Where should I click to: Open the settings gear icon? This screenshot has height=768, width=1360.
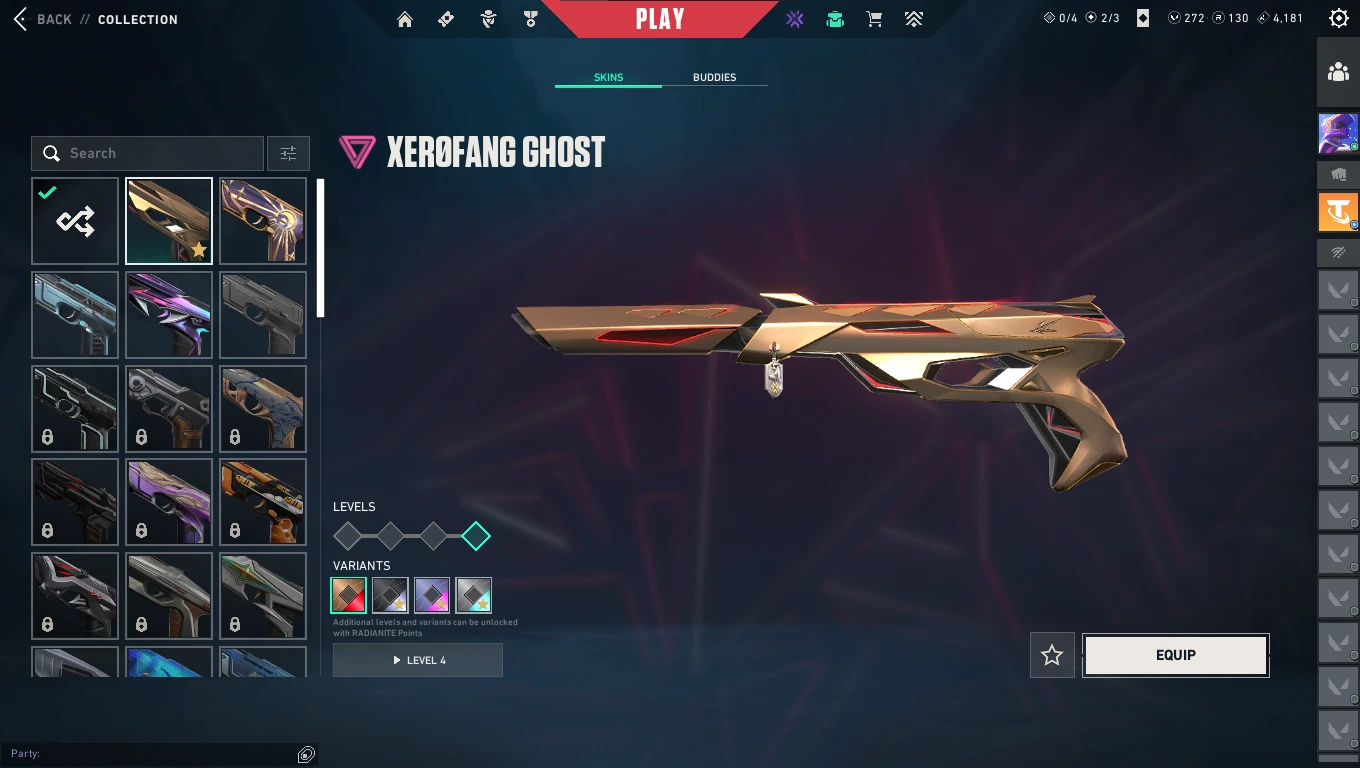coord(1338,18)
